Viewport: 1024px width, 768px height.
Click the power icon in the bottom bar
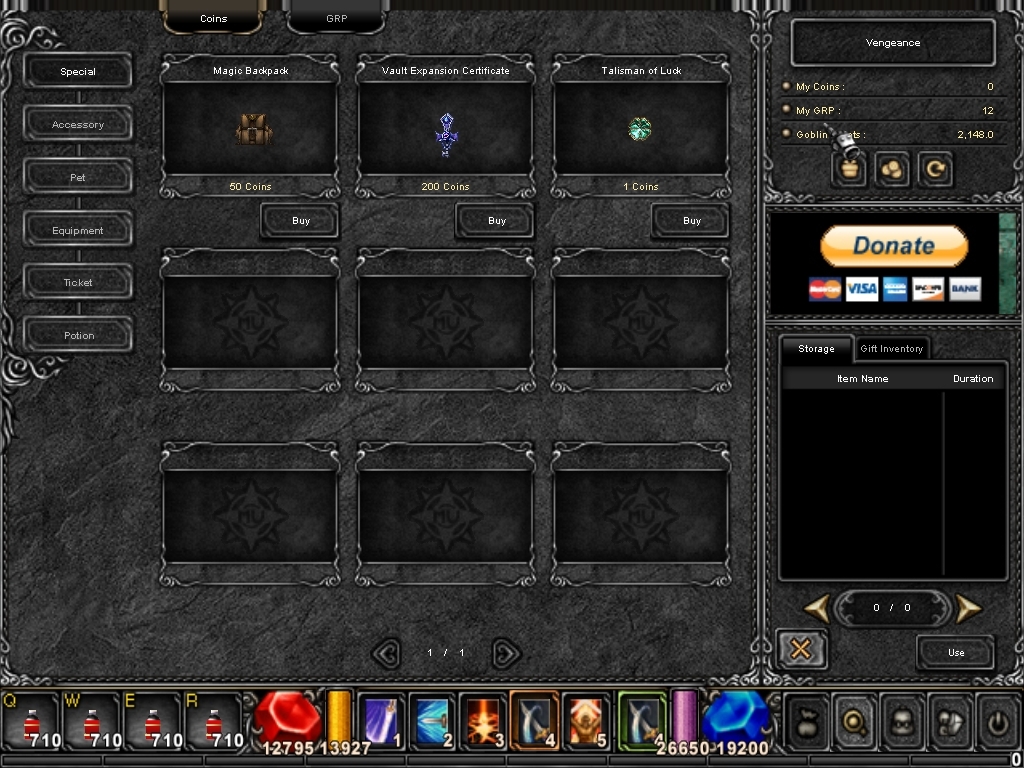[998, 719]
